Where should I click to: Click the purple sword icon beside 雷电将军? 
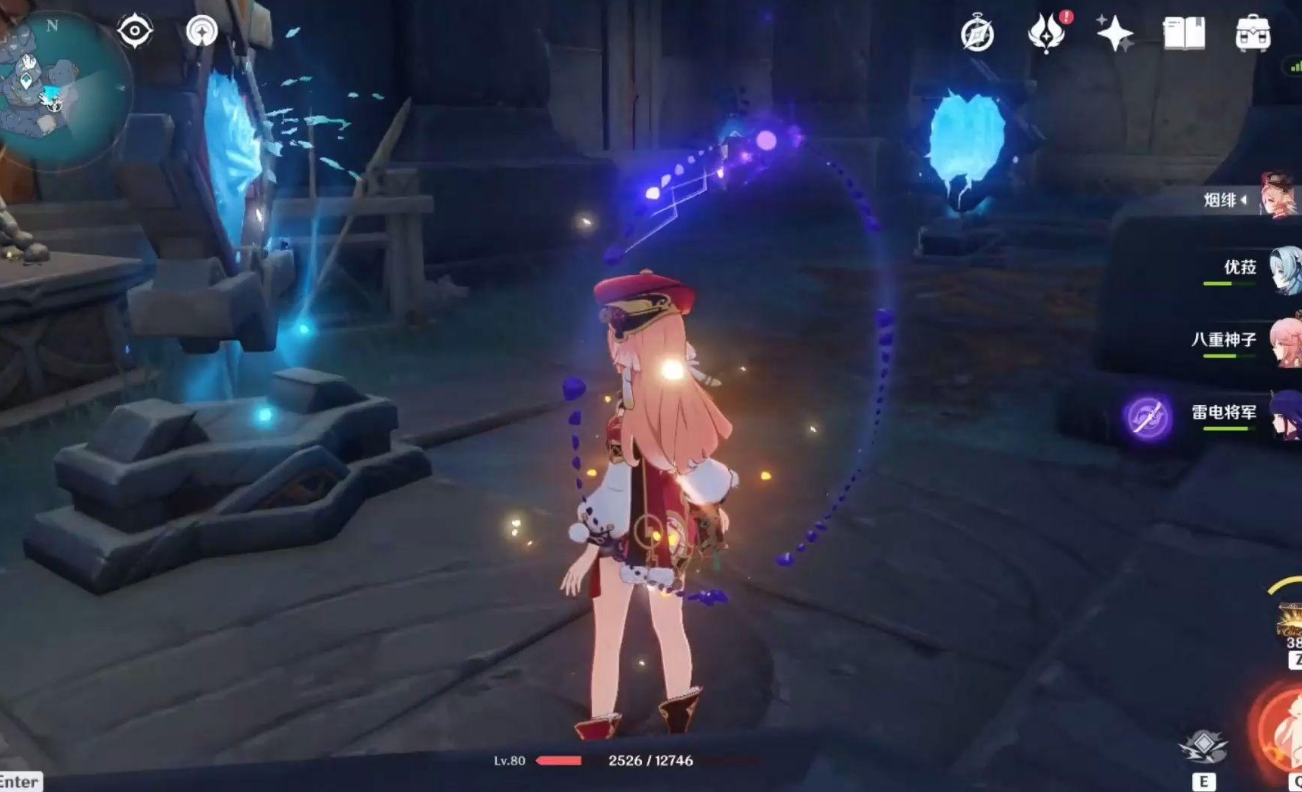click(1146, 416)
